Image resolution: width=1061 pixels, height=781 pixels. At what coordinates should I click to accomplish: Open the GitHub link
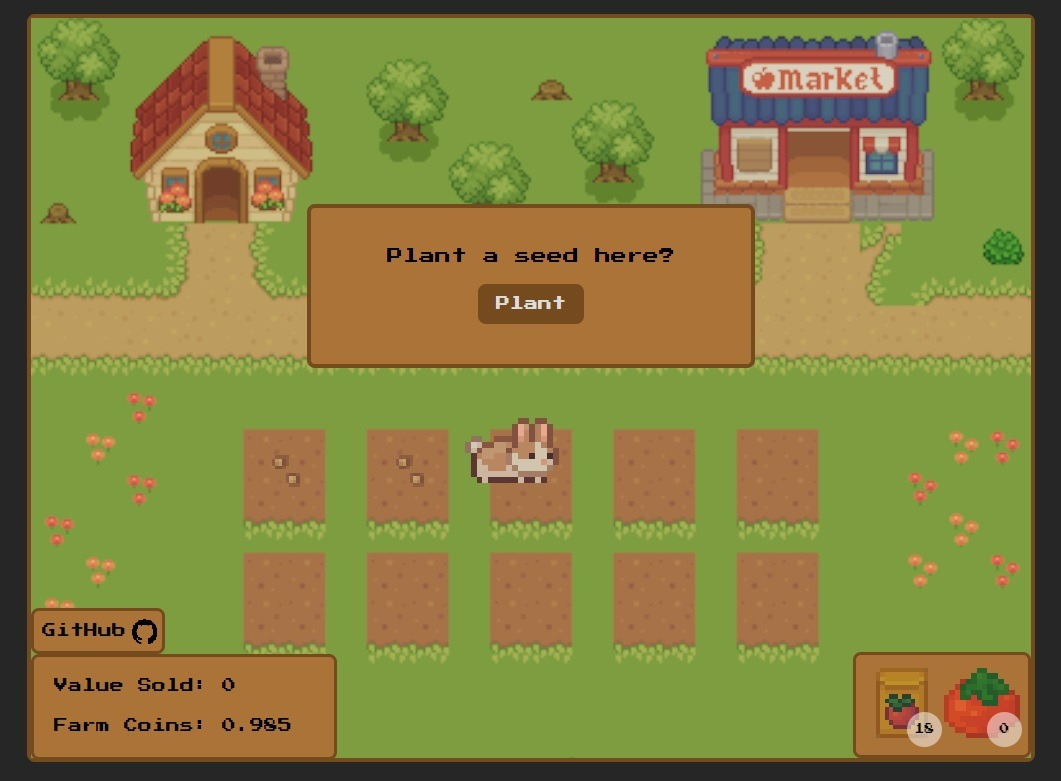[98, 631]
